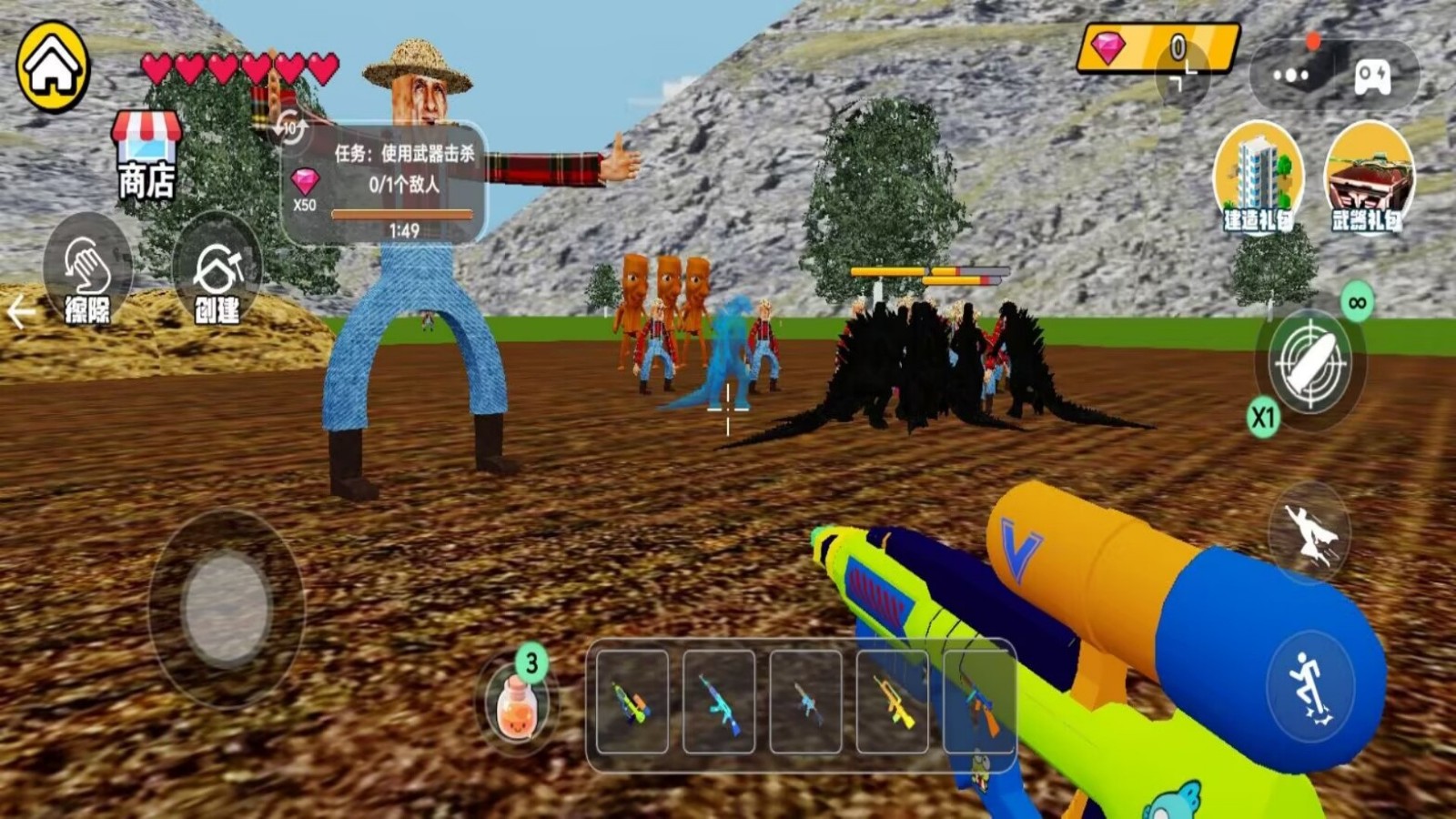
Task: Tap the pink gem currency counter
Action: 1157,47
